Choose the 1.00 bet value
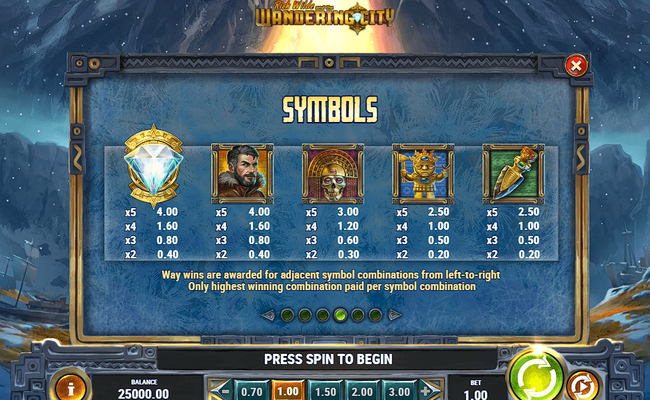The height and width of the screenshot is (400, 650). click(x=287, y=391)
